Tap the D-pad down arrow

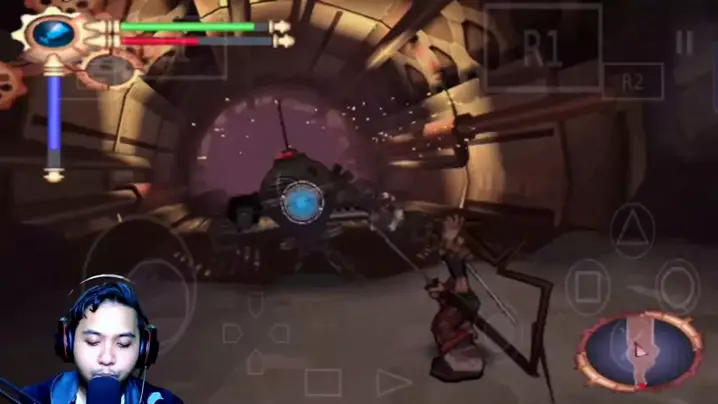pos(256,360)
